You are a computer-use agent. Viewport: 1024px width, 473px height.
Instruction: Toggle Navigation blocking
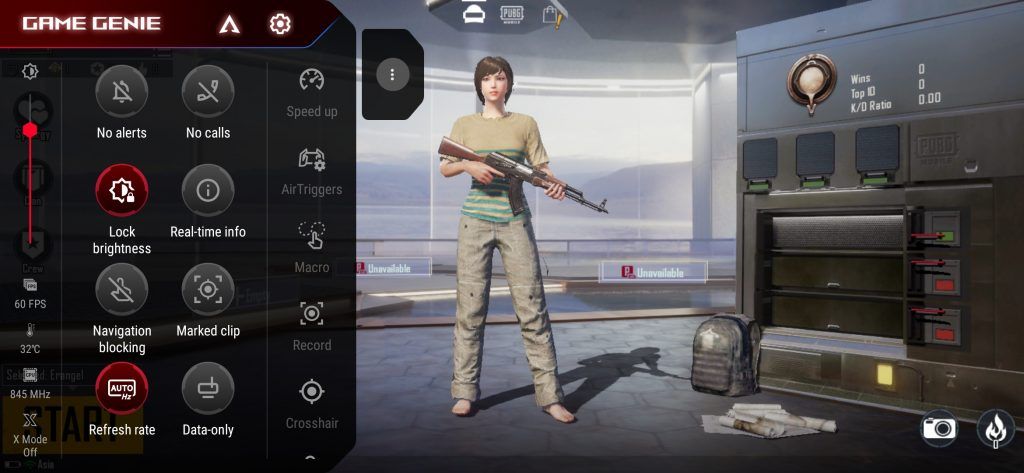121,289
